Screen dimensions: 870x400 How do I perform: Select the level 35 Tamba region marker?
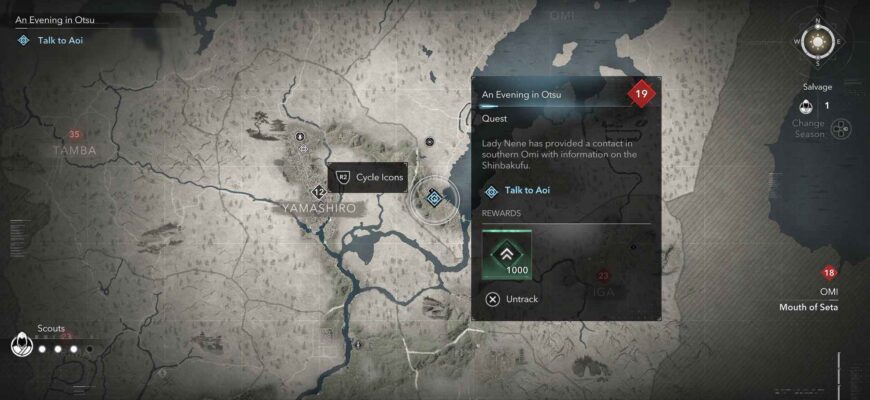(x=74, y=135)
